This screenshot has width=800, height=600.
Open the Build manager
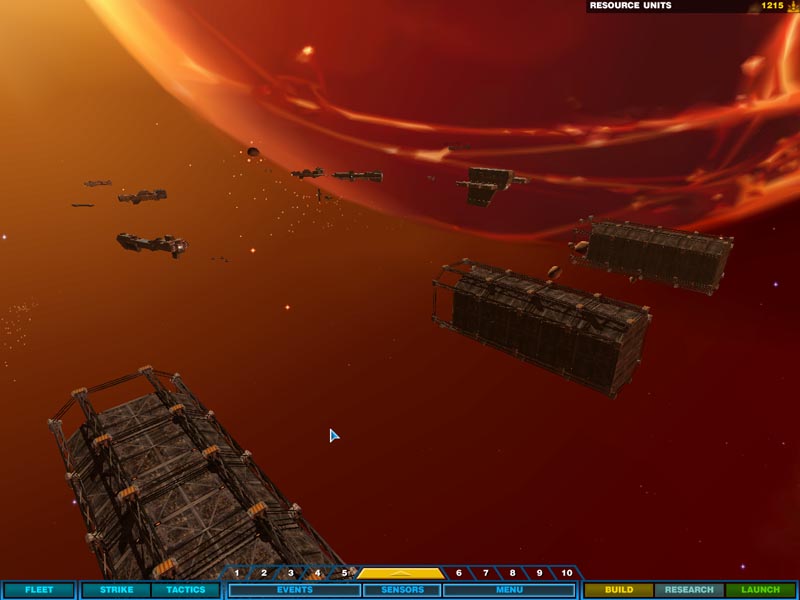tap(619, 590)
